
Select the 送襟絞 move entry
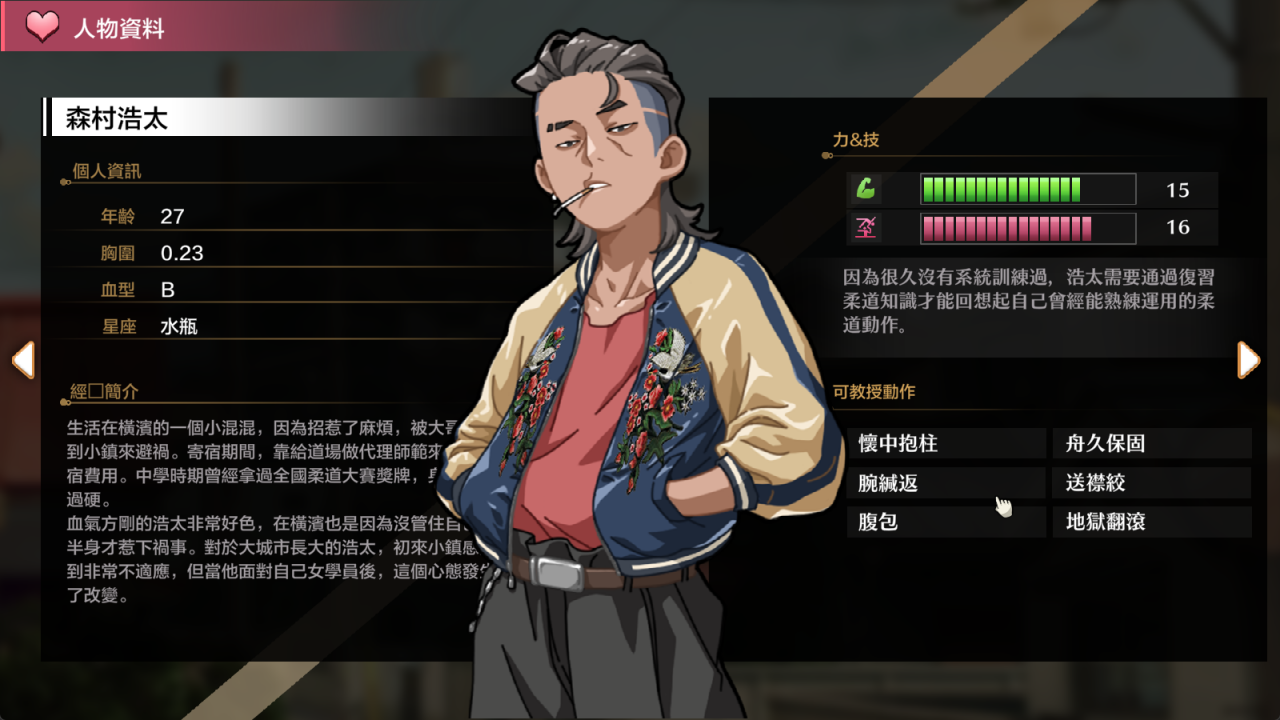1151,483
